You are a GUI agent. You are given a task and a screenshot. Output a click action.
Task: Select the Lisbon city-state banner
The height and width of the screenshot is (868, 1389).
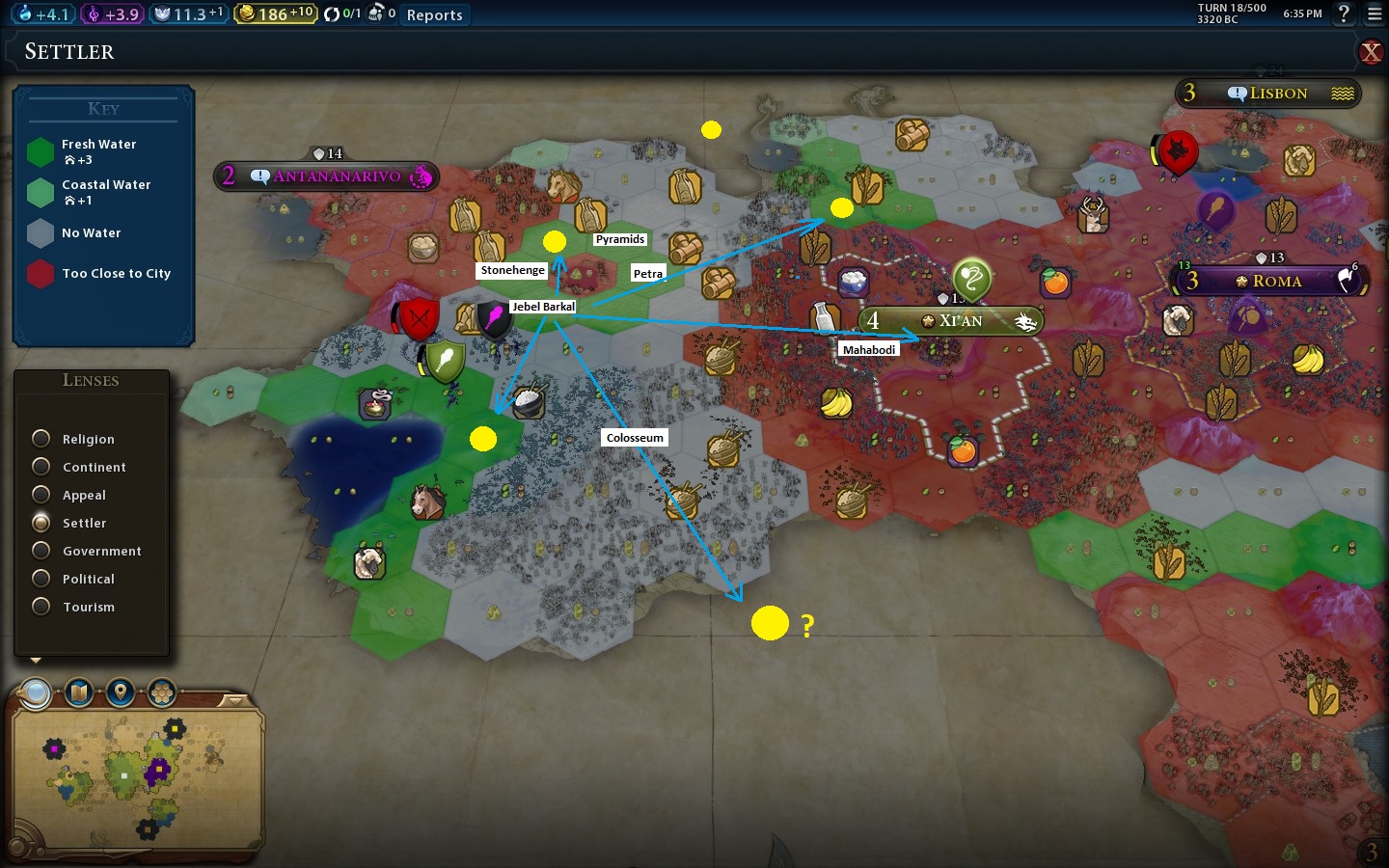tap(1268, 94)
